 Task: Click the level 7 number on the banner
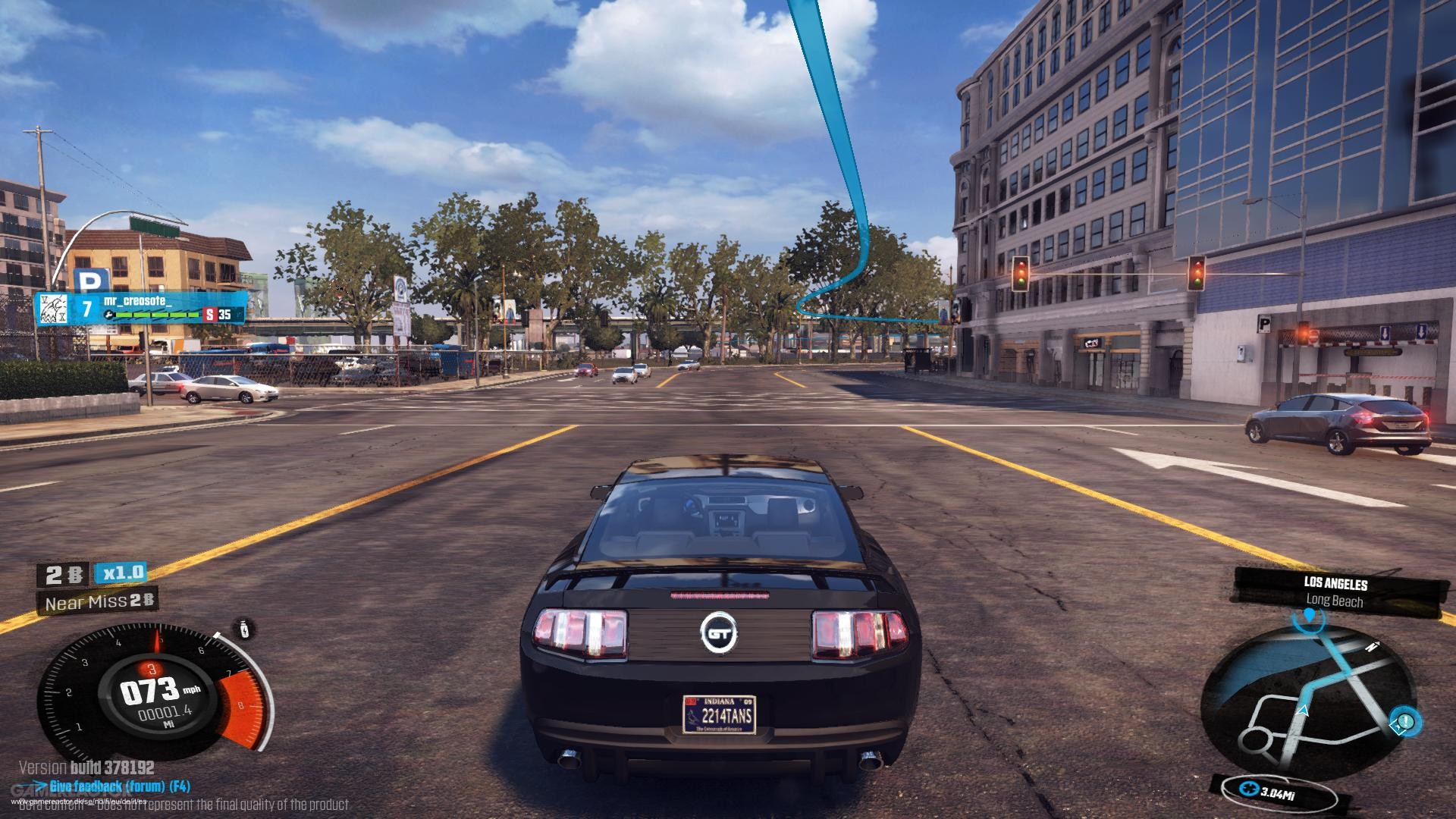(x=86, y=309)
